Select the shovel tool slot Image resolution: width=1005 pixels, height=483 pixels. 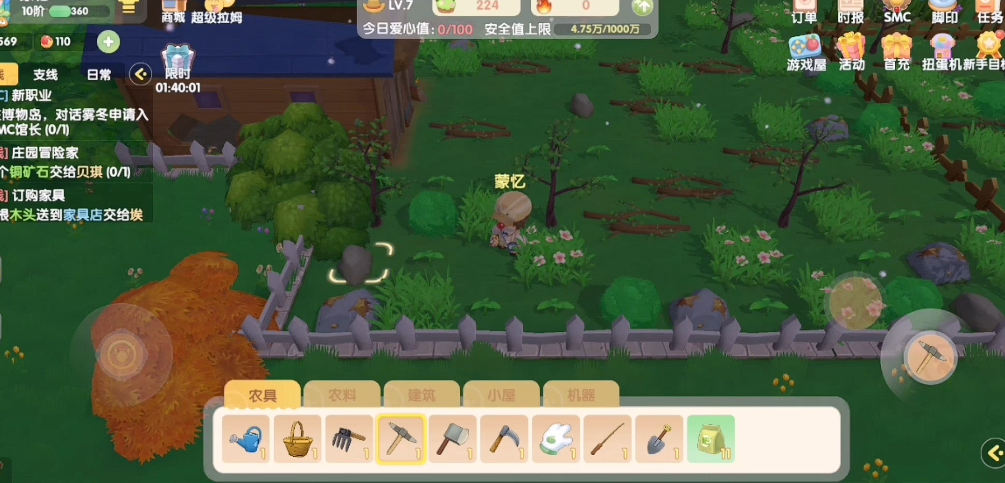click(x=659, y=438)
